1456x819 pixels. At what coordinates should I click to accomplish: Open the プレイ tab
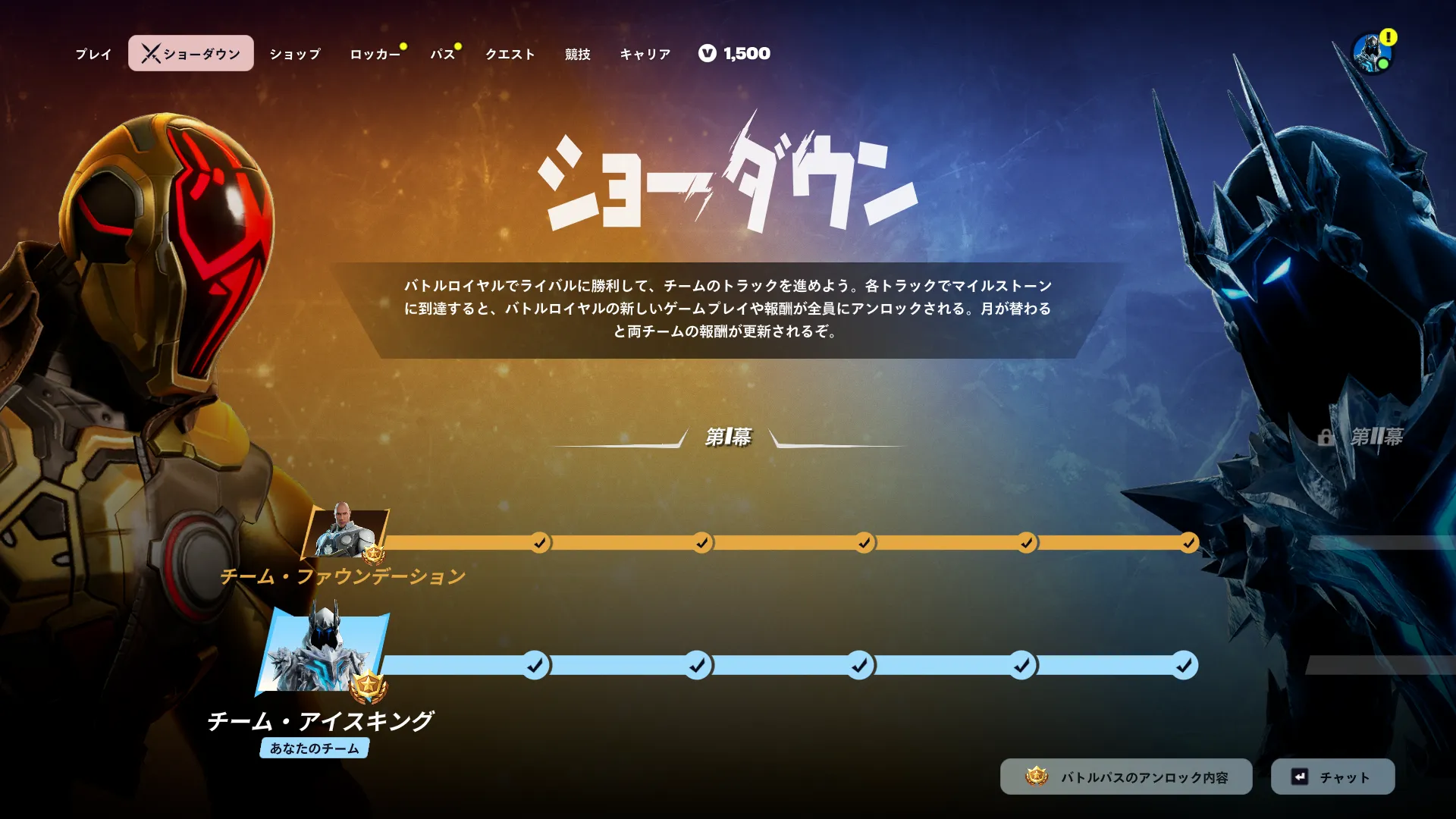pos(93,54)
